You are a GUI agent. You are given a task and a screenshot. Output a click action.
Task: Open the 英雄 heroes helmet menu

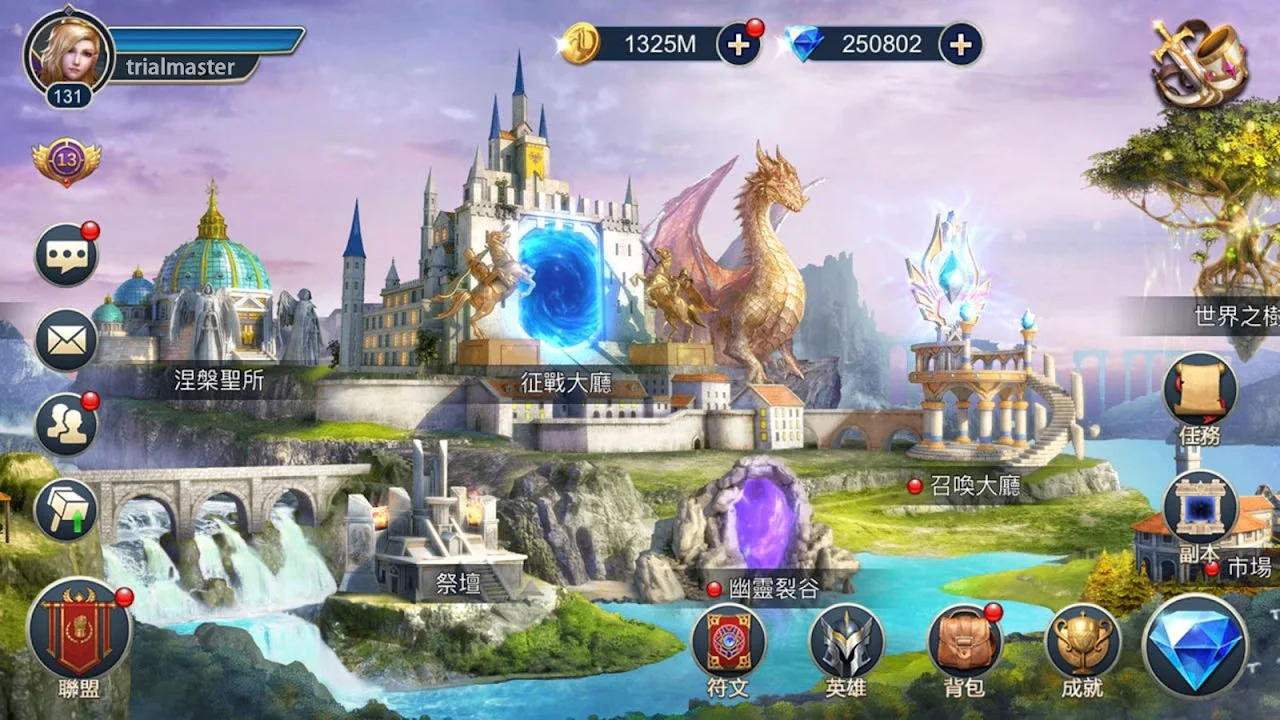(x=846, y=642)
